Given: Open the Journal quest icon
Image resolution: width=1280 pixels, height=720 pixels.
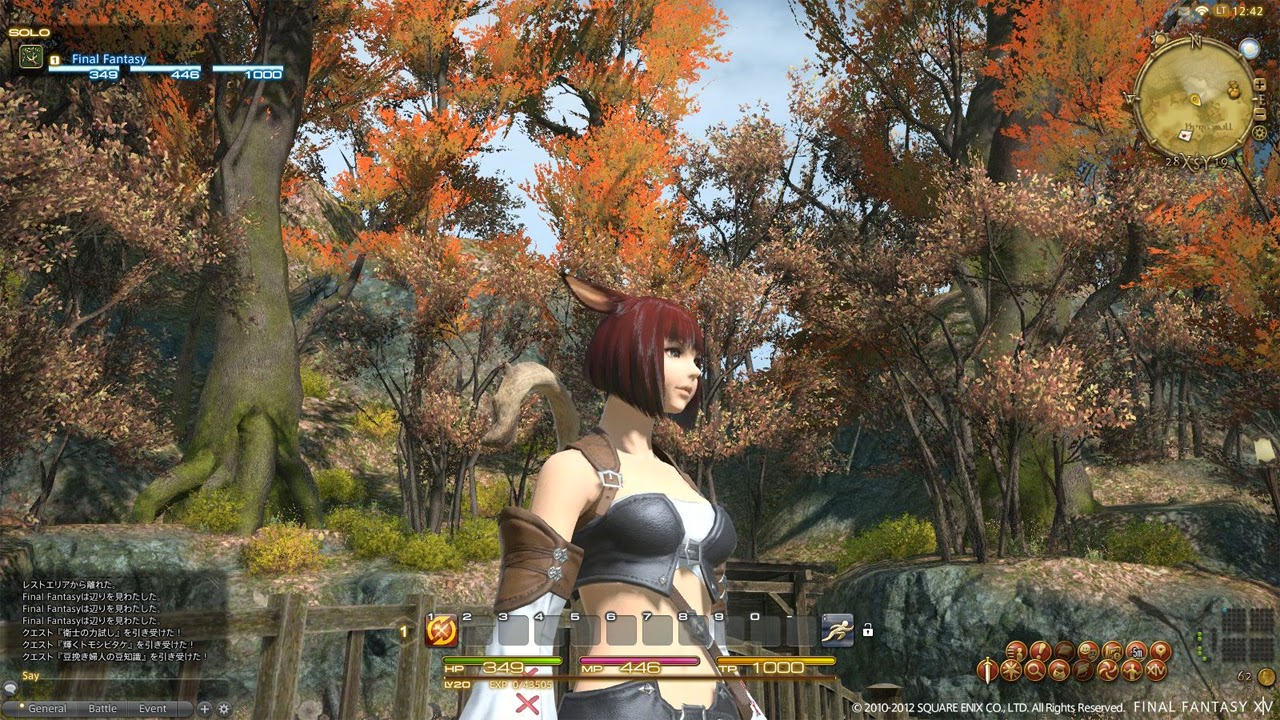Looking at the screenshot, I should pyautogui.click(x=1039, y=651).
